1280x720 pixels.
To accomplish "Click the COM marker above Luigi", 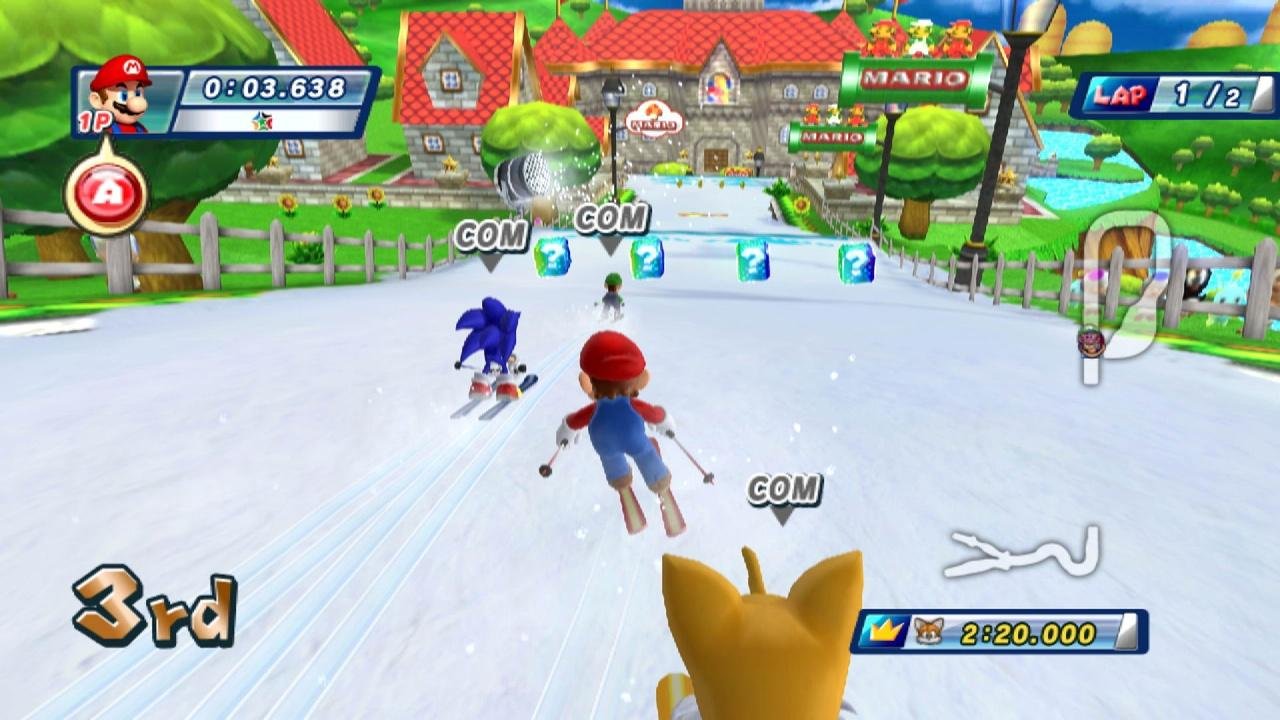I will (x=613, y=216).
